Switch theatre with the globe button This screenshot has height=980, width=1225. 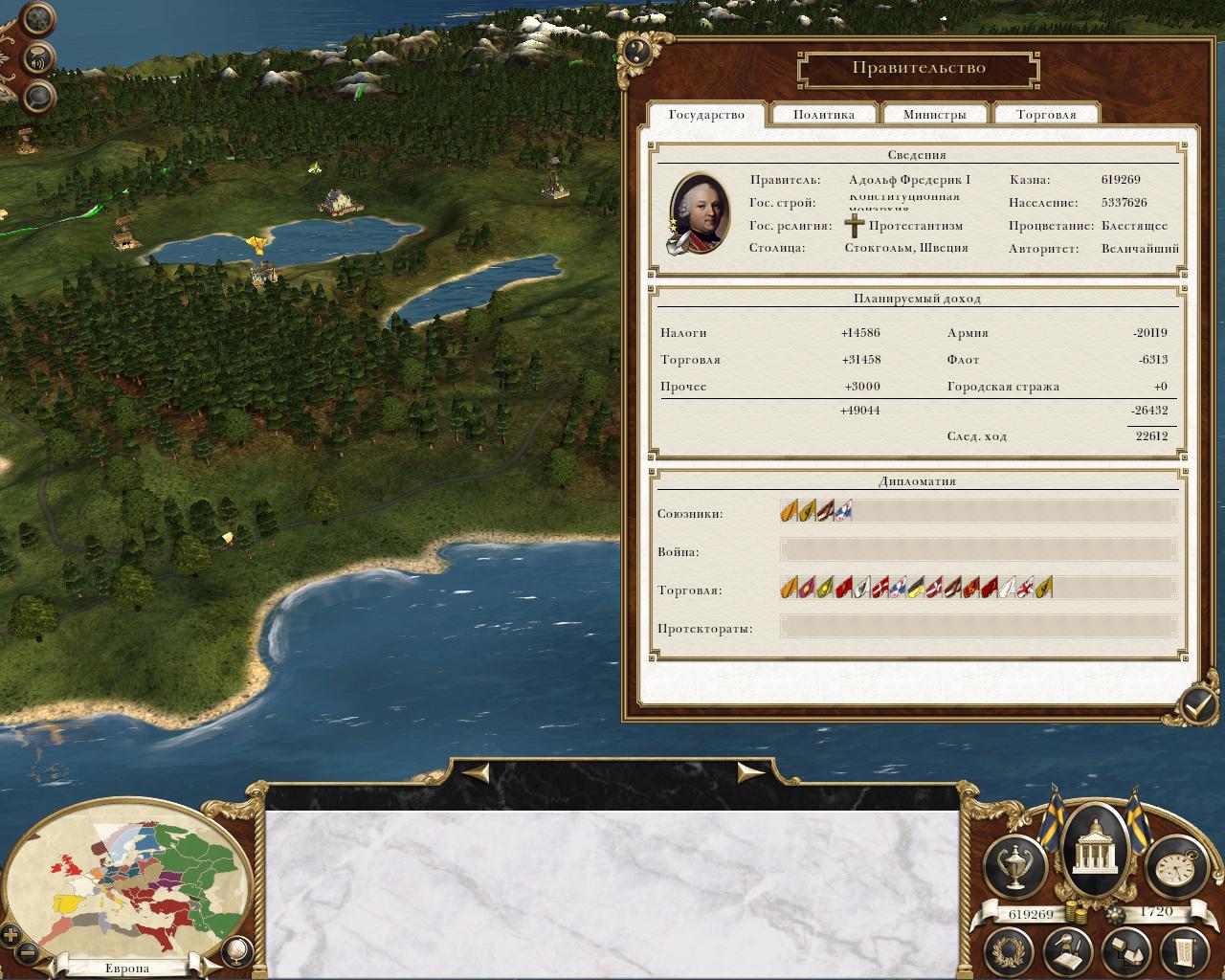pos(234,950)
